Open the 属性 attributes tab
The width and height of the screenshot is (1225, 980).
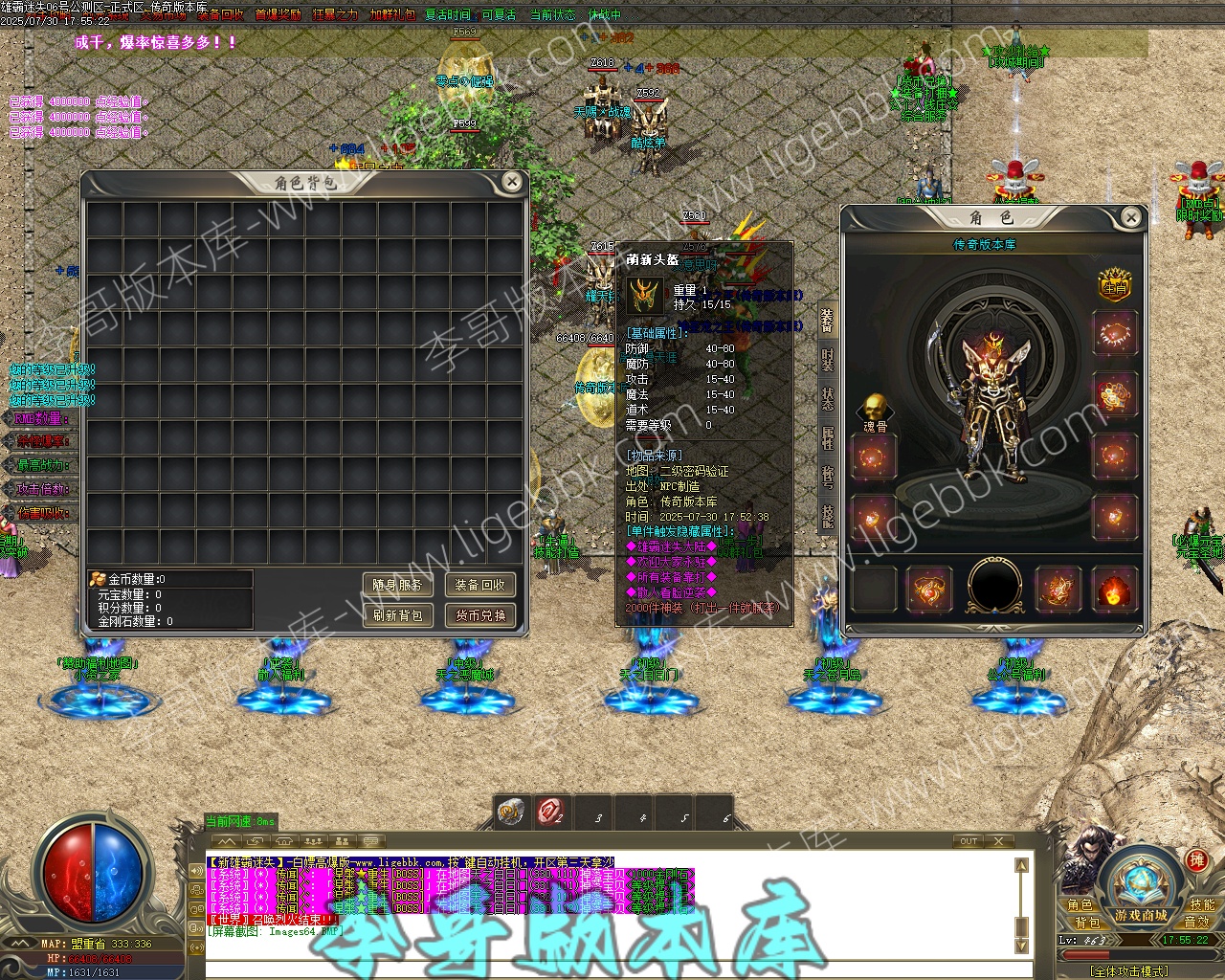tap(827, 438)
